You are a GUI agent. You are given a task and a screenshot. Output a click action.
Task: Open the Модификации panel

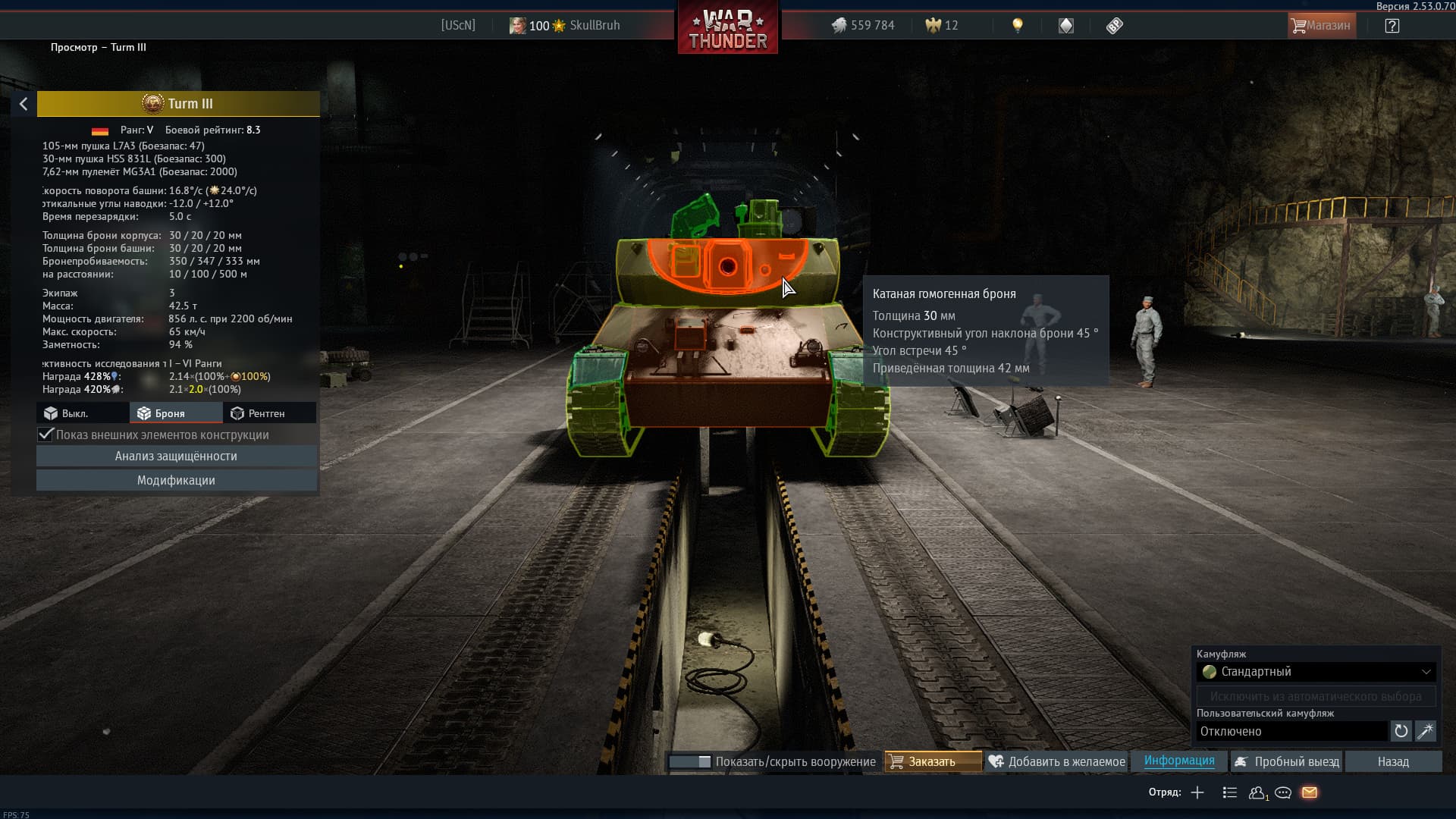coord(176,480)
